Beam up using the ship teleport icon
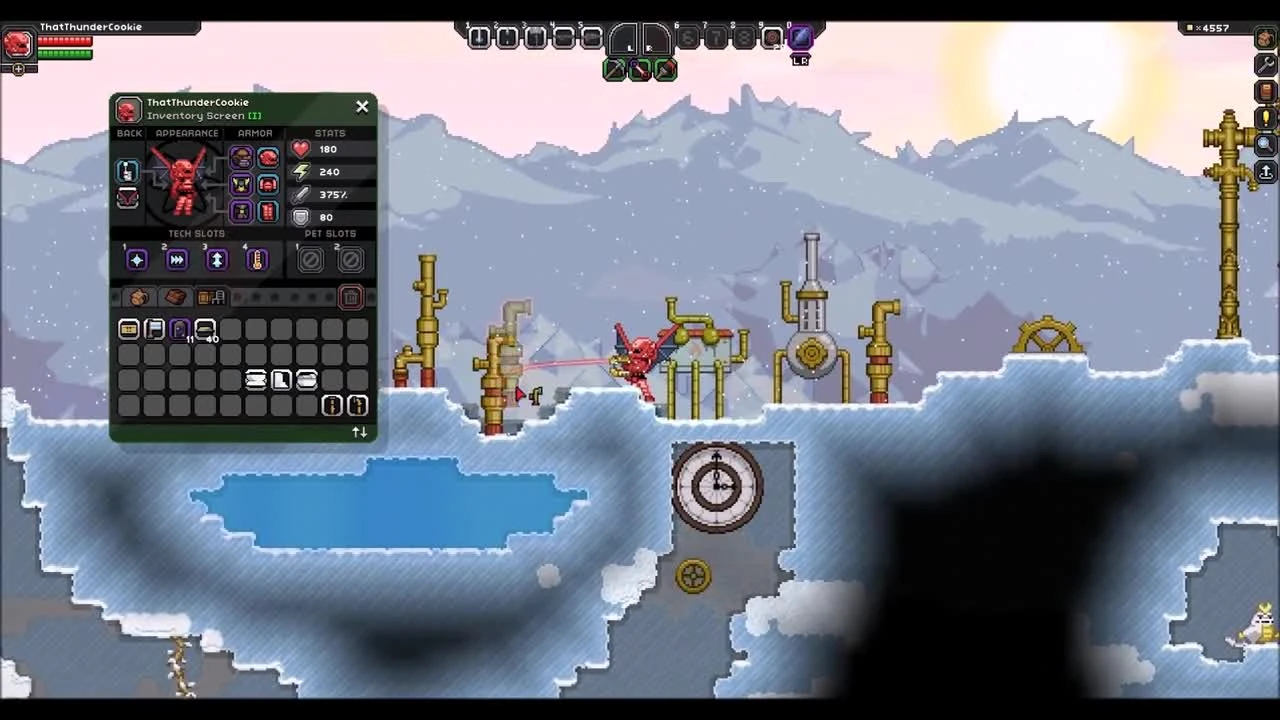Screen dimensions: 1280x720 [1265, 170]
